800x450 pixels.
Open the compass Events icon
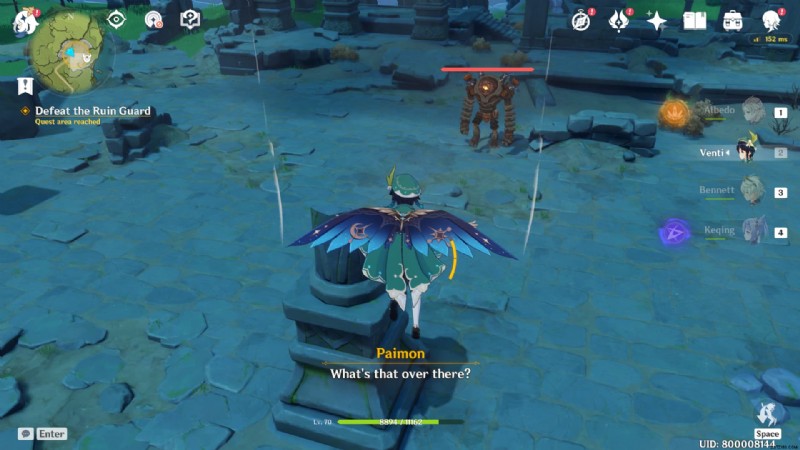580,21
